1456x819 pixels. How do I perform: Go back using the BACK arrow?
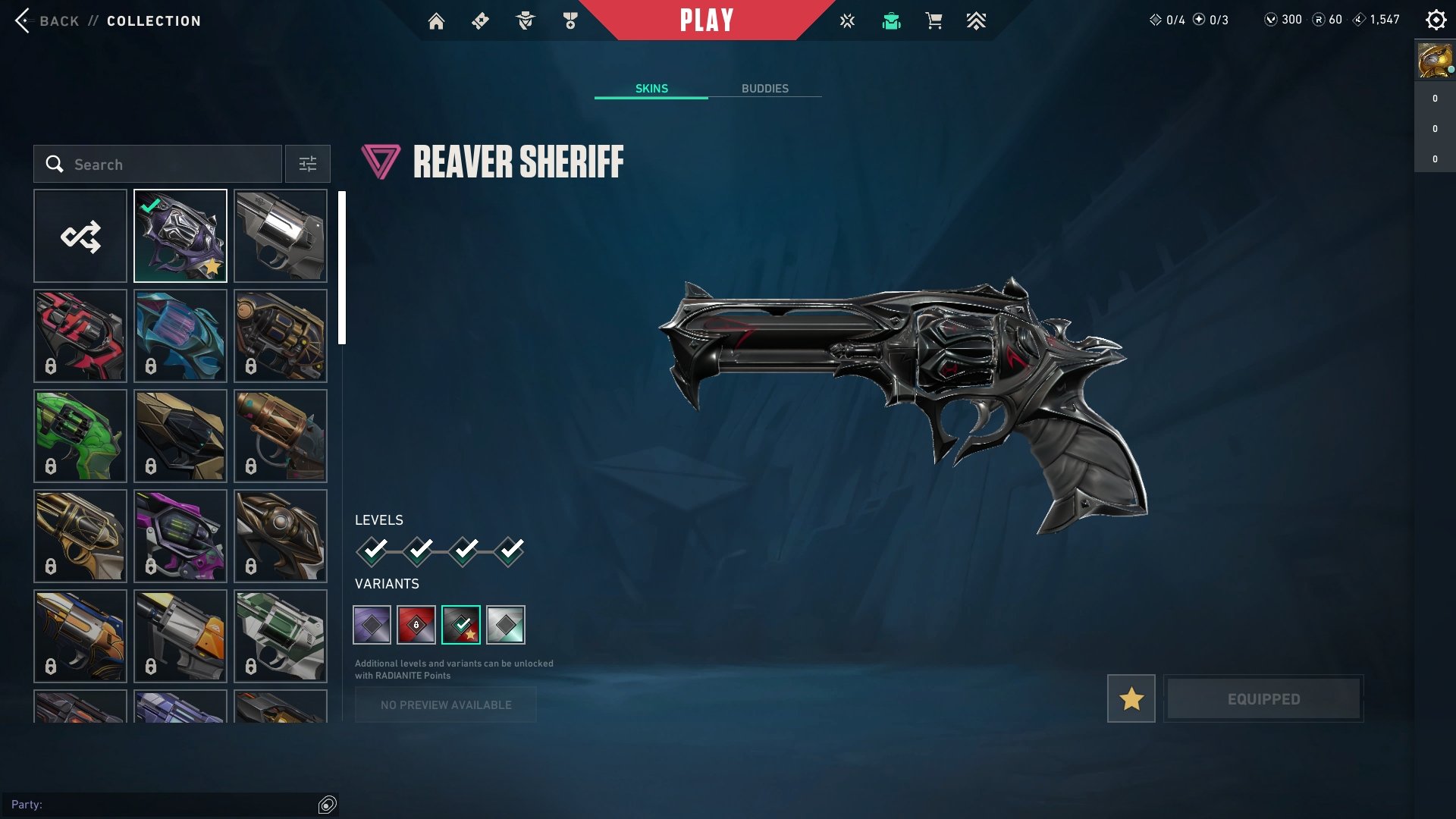(x=24, y=20)
